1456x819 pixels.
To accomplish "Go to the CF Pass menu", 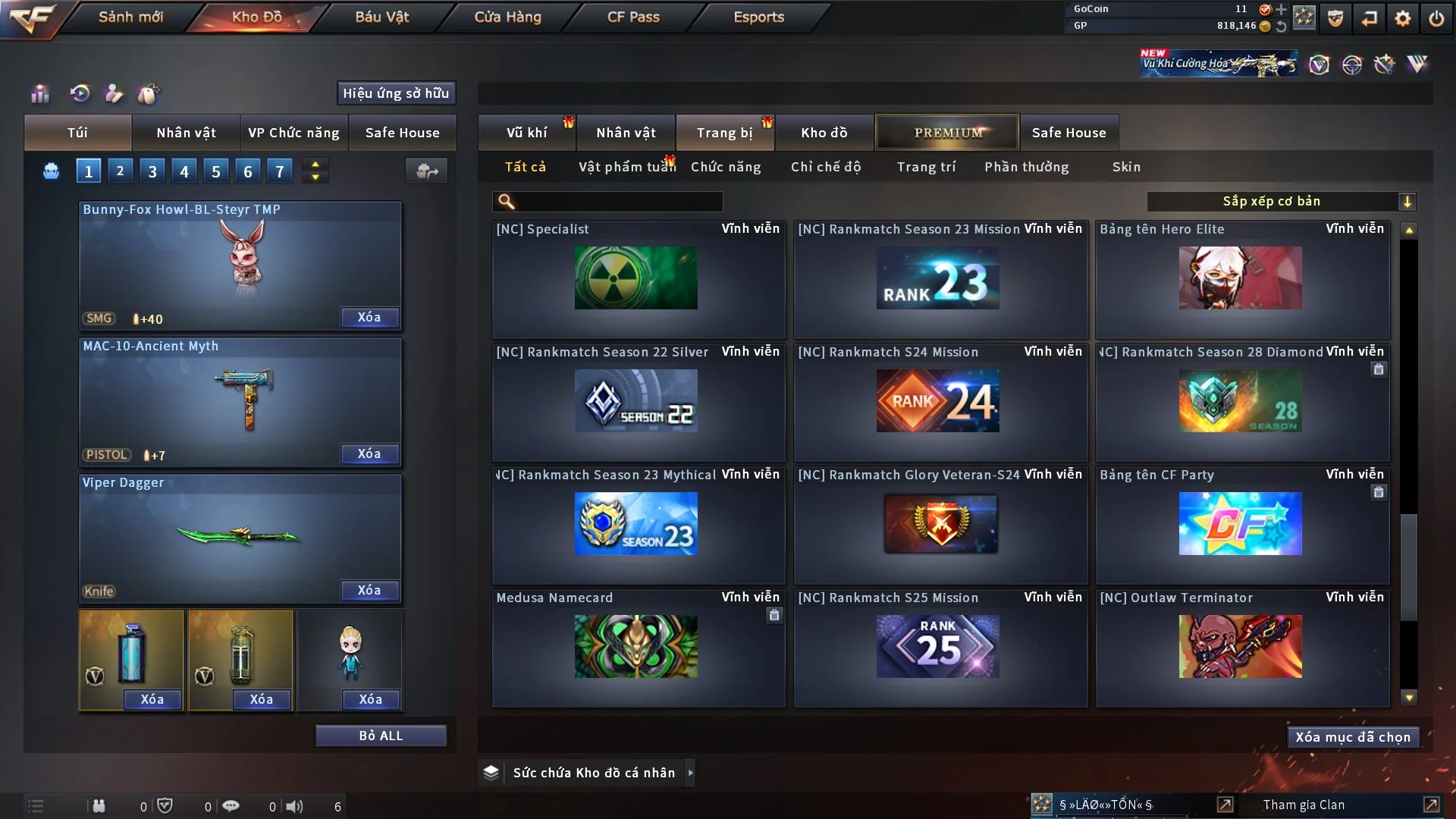I will pos(633,17).
